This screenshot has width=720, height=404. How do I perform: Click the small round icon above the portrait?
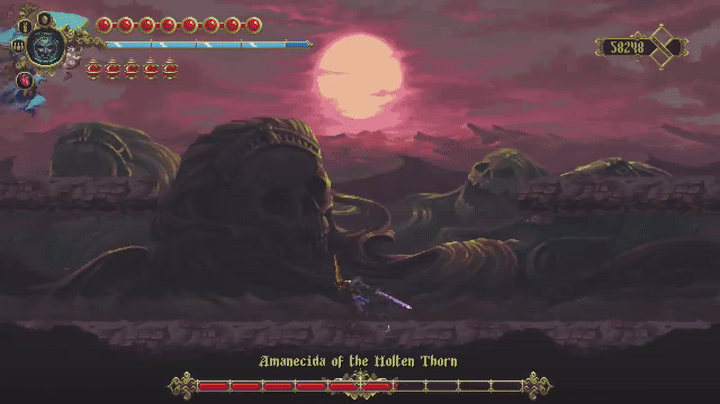(46, 18)
